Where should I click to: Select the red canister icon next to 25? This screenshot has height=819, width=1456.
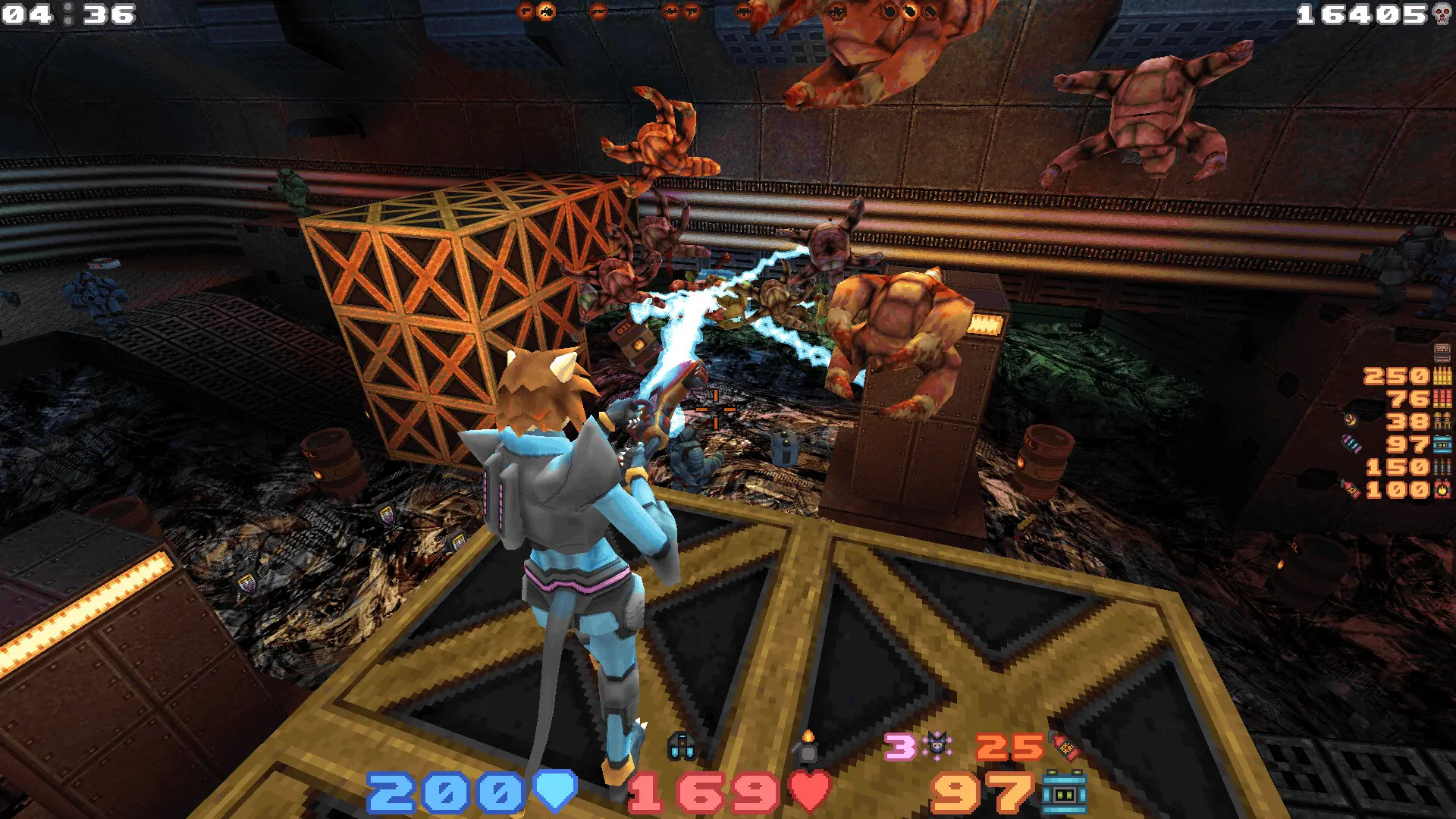(1065, 748)
